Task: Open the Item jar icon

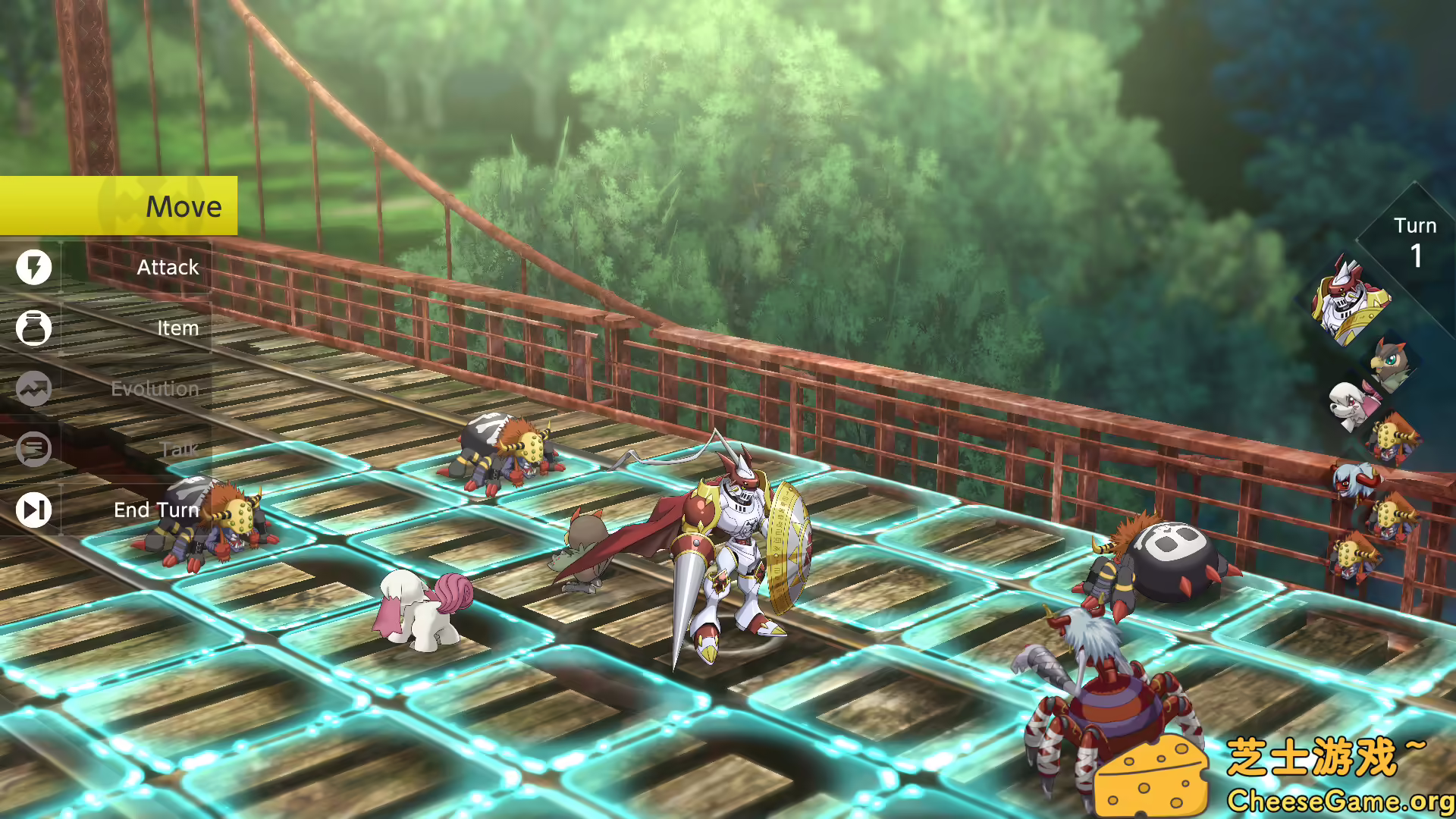Action: point(33,328)
